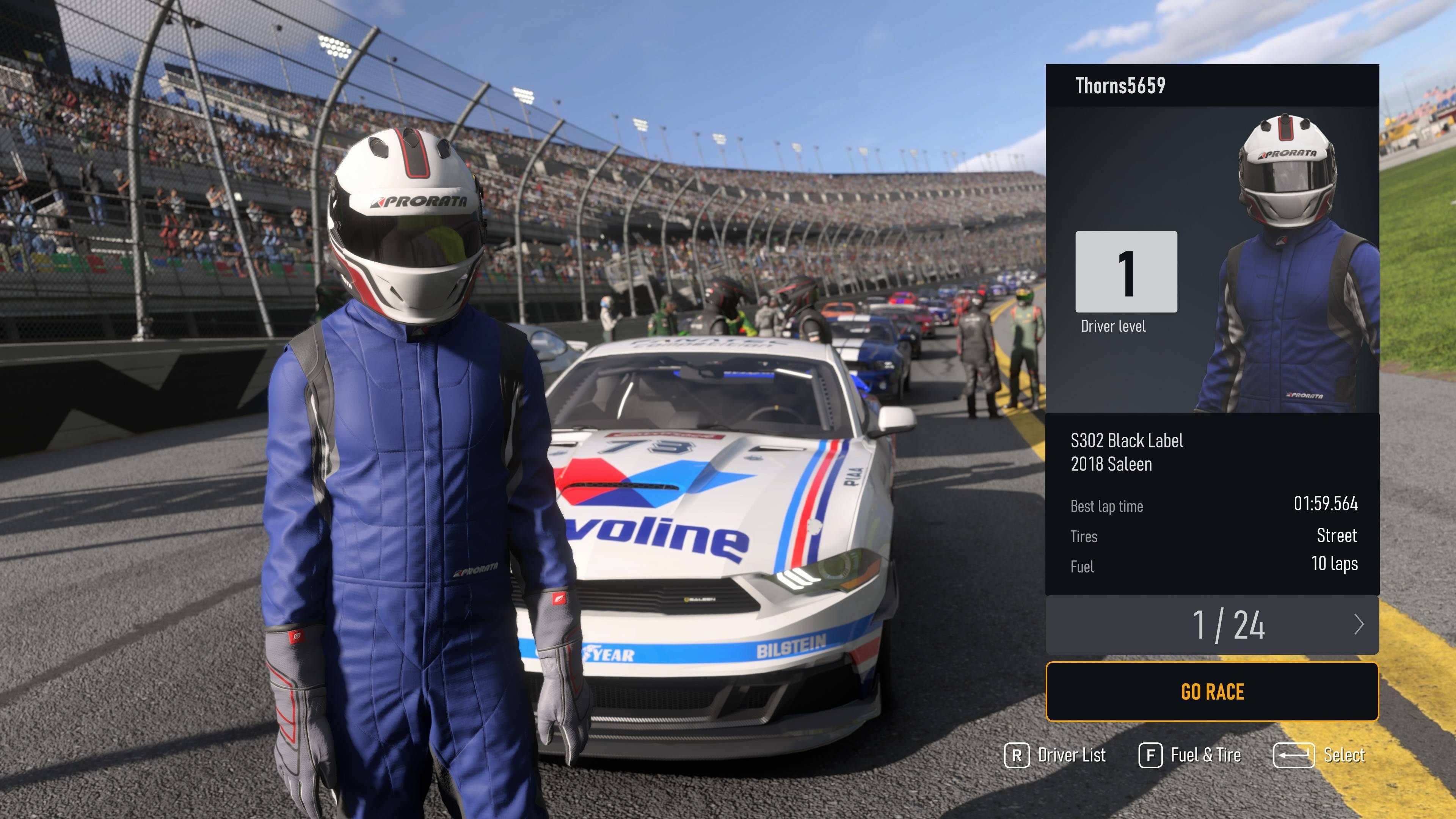
Task: Advance to the next driver with the arrow
Action: pyautogui.click(x=1359, y=624)
